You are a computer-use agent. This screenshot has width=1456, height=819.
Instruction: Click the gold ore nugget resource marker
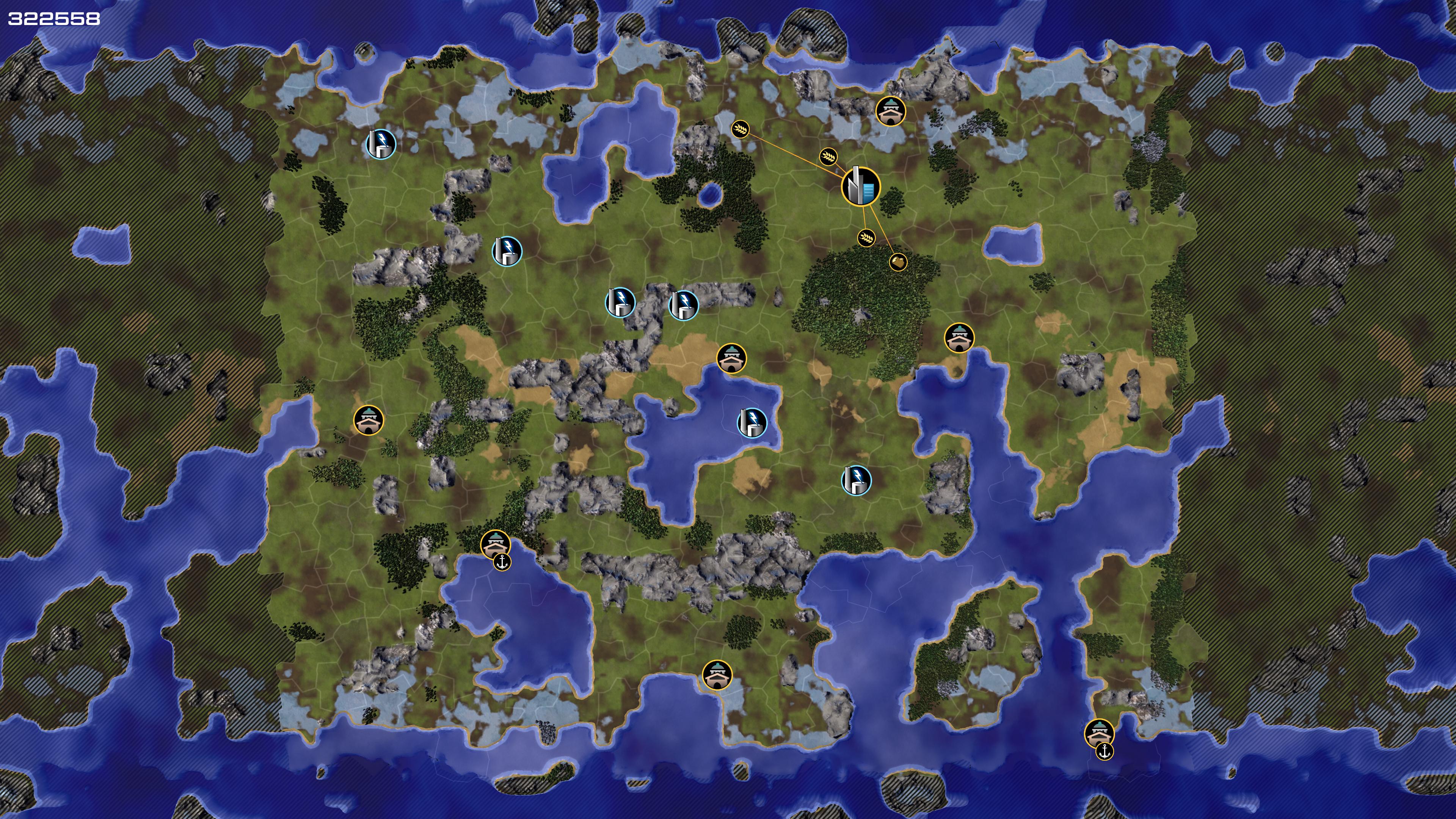(898, 262)
